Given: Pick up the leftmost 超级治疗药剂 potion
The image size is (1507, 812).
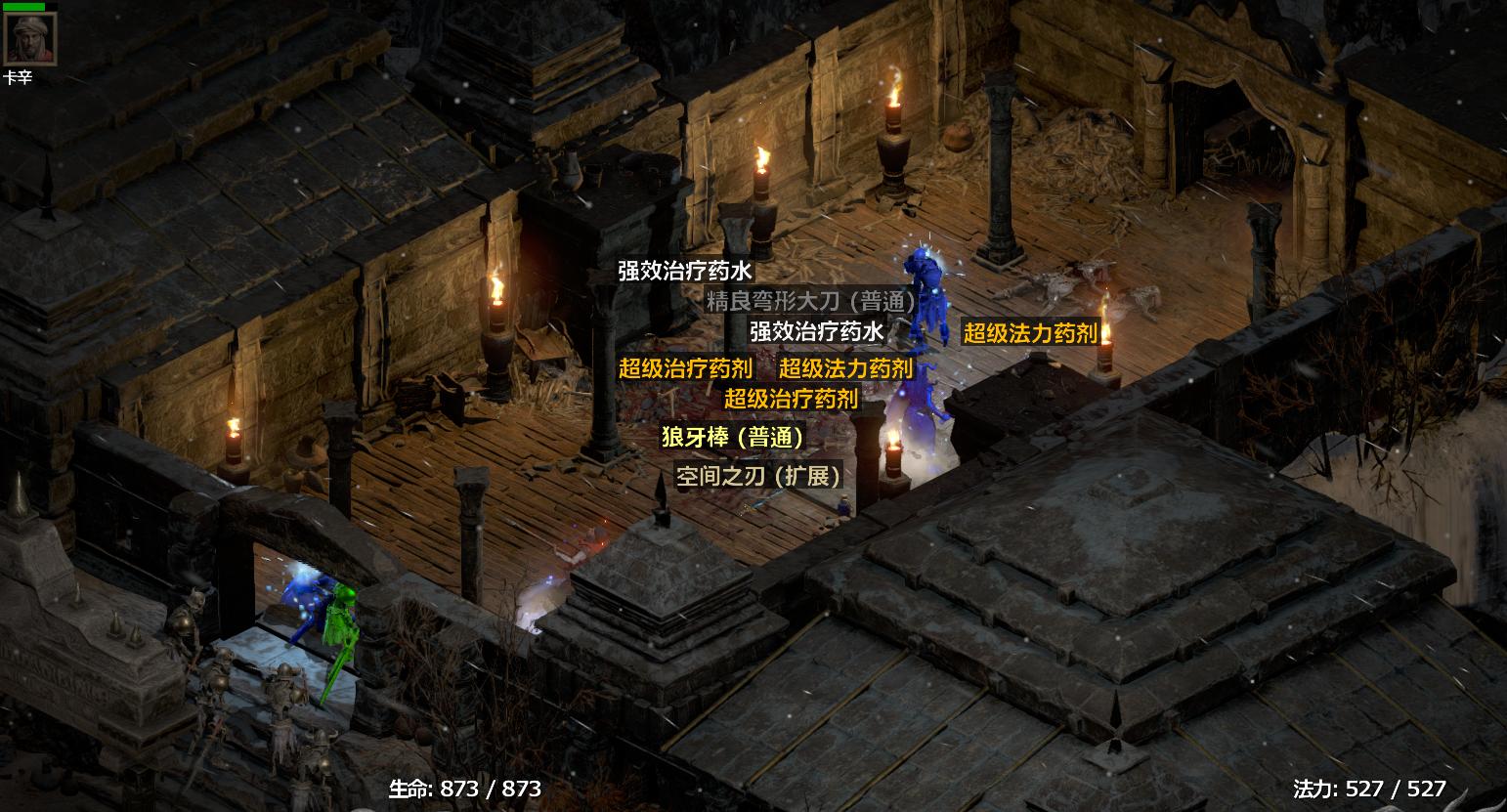Looking at the screenshot, I should (685, 369).
